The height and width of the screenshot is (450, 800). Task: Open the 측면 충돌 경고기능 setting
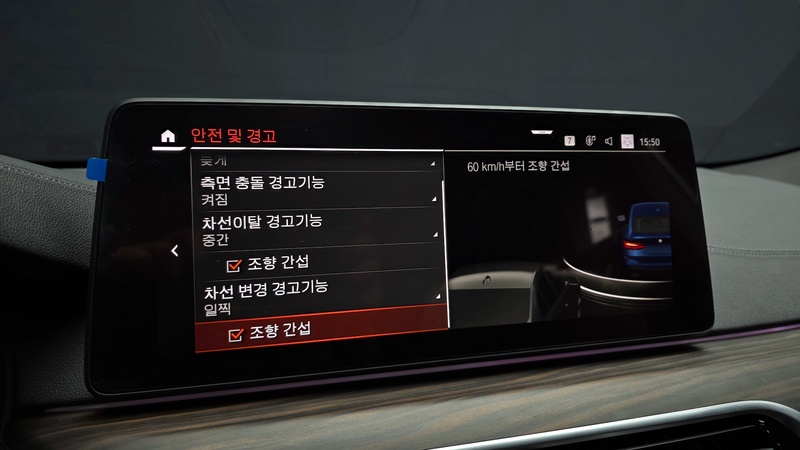coord(314,190)
